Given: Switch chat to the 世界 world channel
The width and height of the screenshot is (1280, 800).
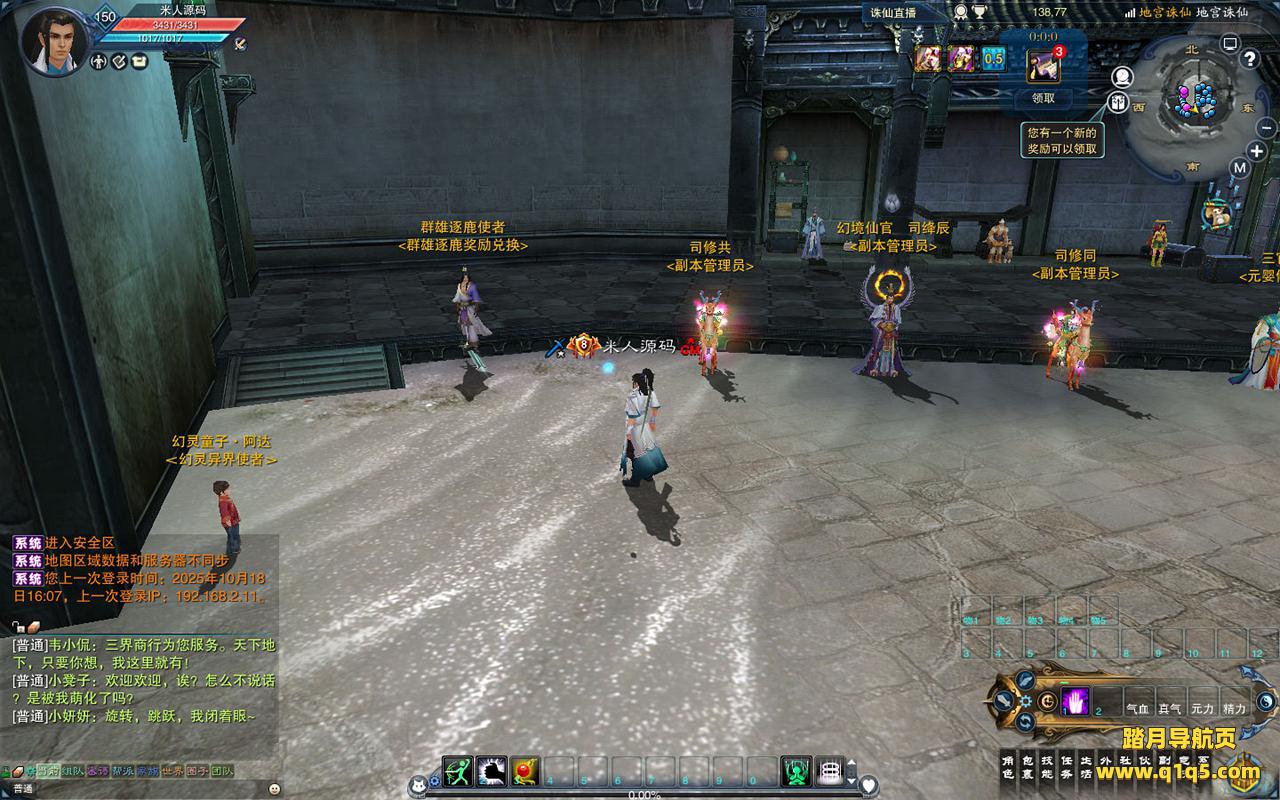Looking at the screenshot, I should (x=173, y=771).
